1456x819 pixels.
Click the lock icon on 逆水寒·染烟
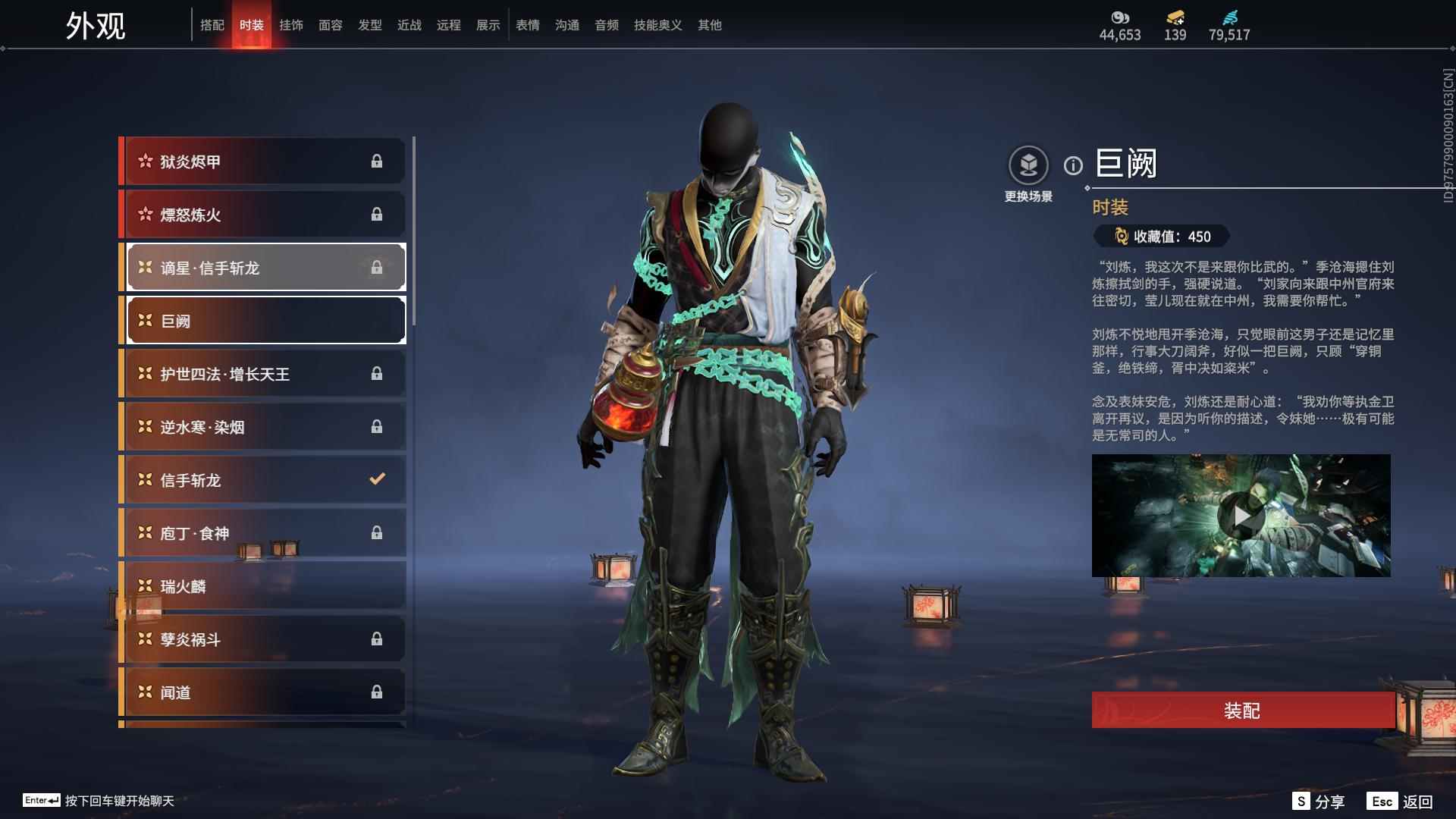point(378,426)
